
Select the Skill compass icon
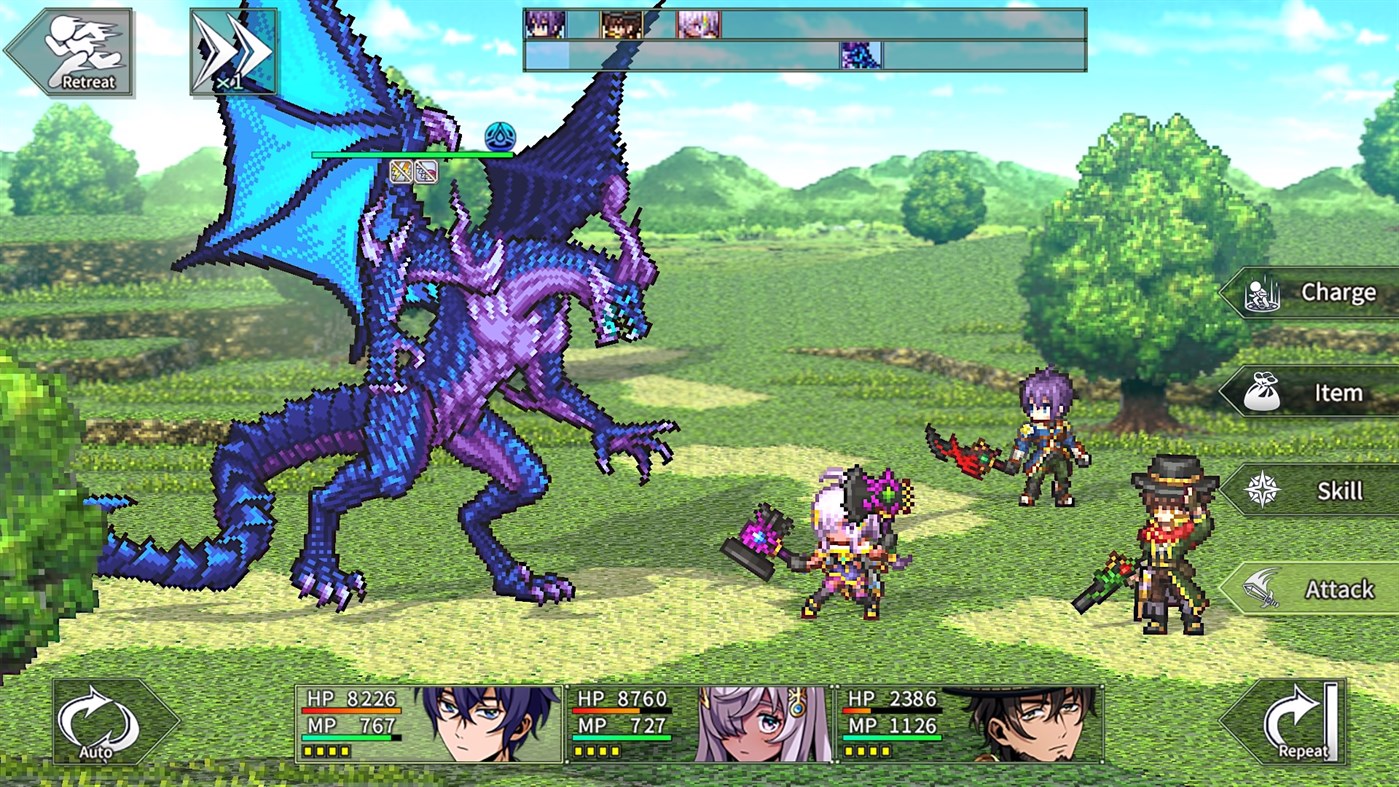1262,491
